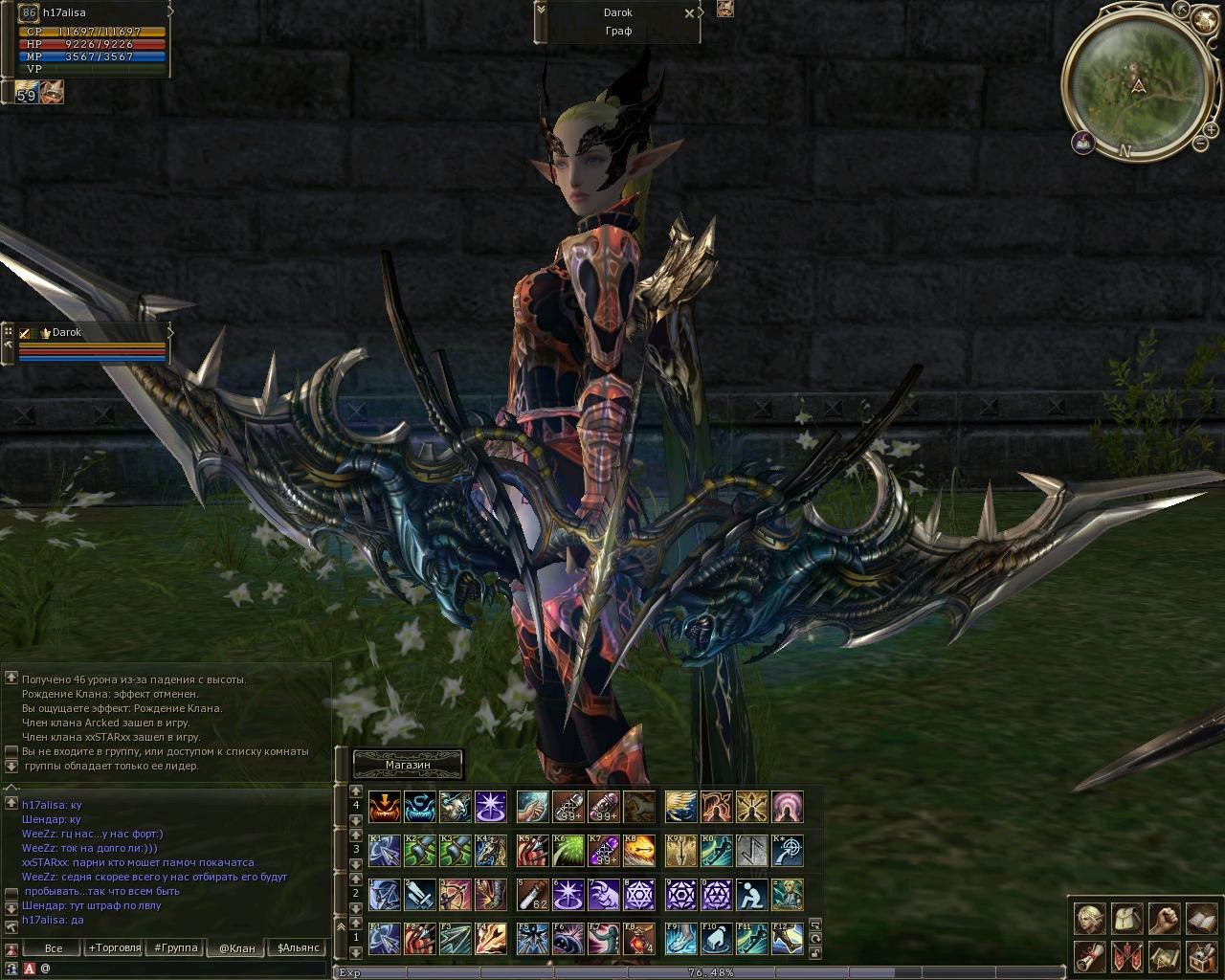The image size is (1225, 980).
Task: Open the @Клан chat tab
Action: coord(237,948)
